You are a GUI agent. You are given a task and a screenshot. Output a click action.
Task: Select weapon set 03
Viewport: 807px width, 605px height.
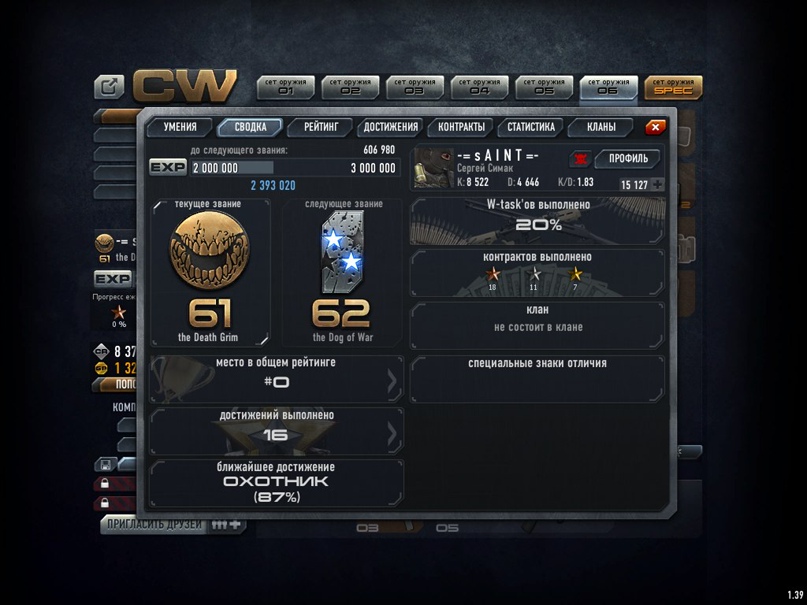(x=415, y=87)
